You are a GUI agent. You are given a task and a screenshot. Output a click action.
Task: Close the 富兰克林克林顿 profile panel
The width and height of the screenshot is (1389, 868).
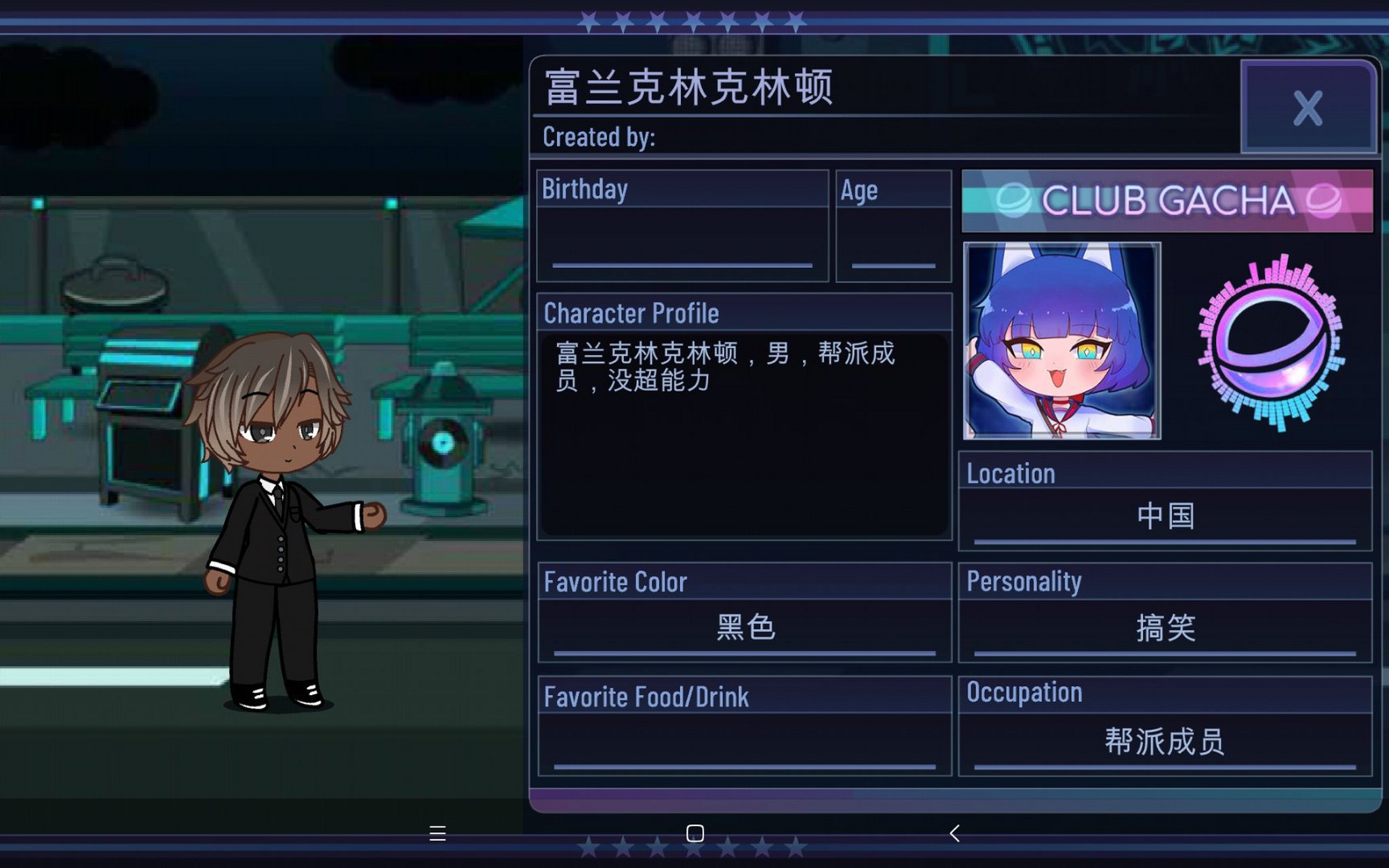point(1309,108)
